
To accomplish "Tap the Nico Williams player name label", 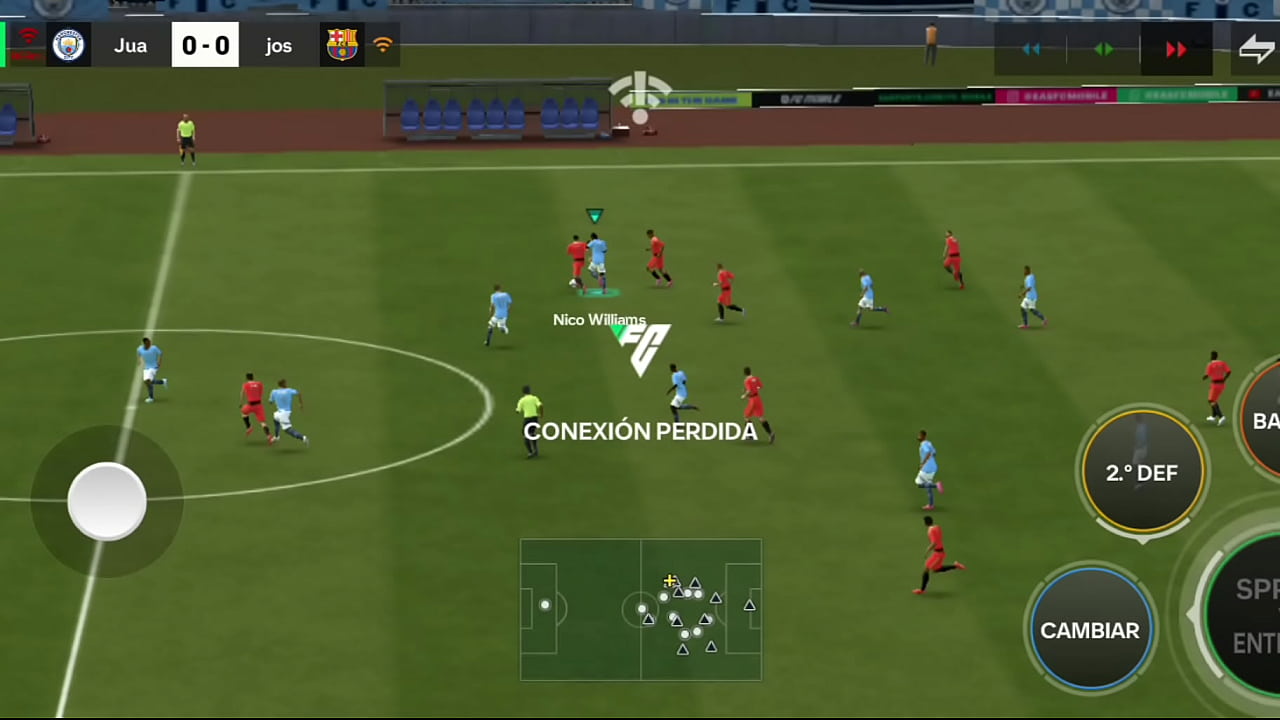I will 600,320.
